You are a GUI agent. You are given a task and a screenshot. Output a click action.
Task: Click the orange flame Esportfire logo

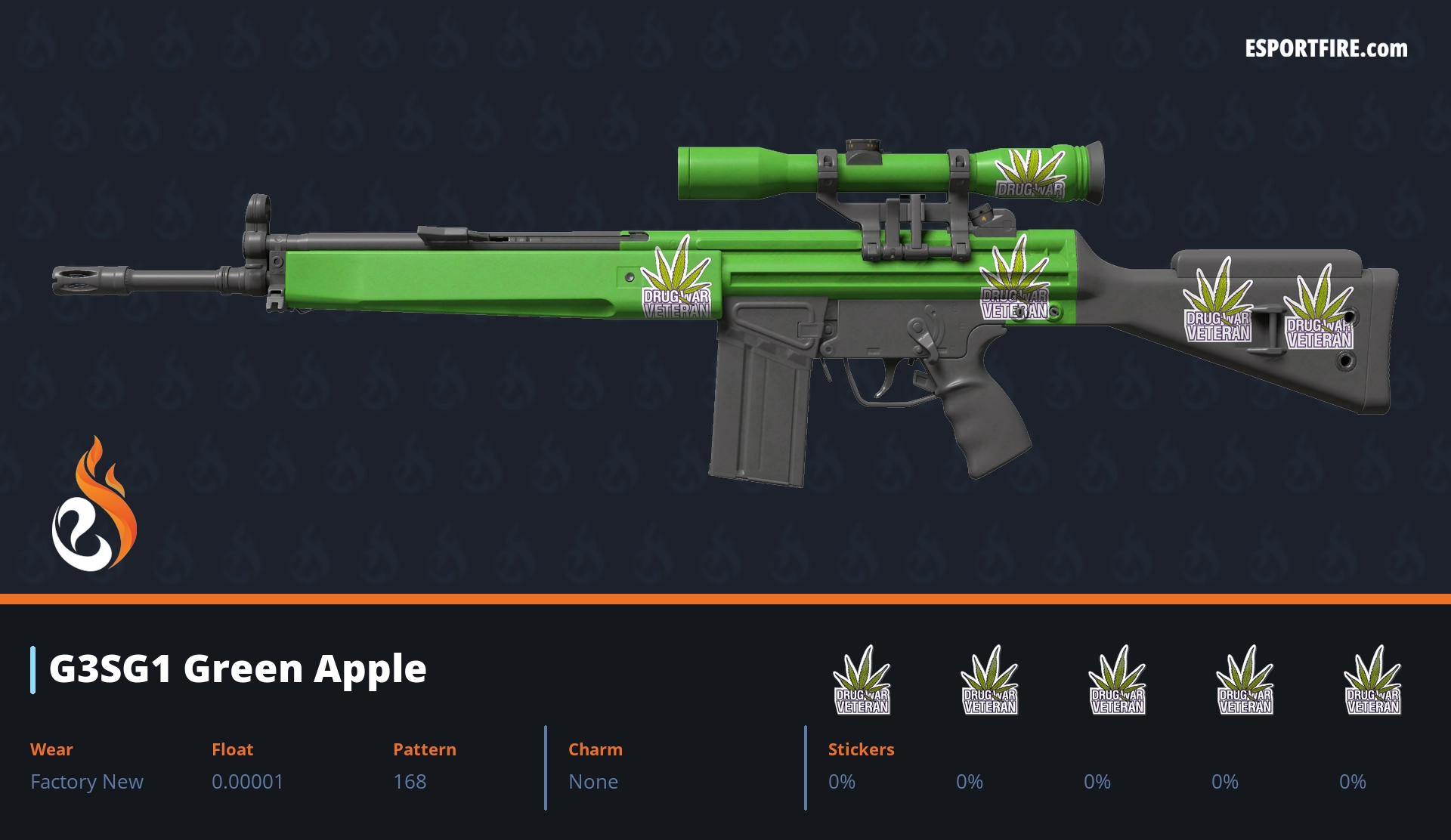tap(94, 505)
